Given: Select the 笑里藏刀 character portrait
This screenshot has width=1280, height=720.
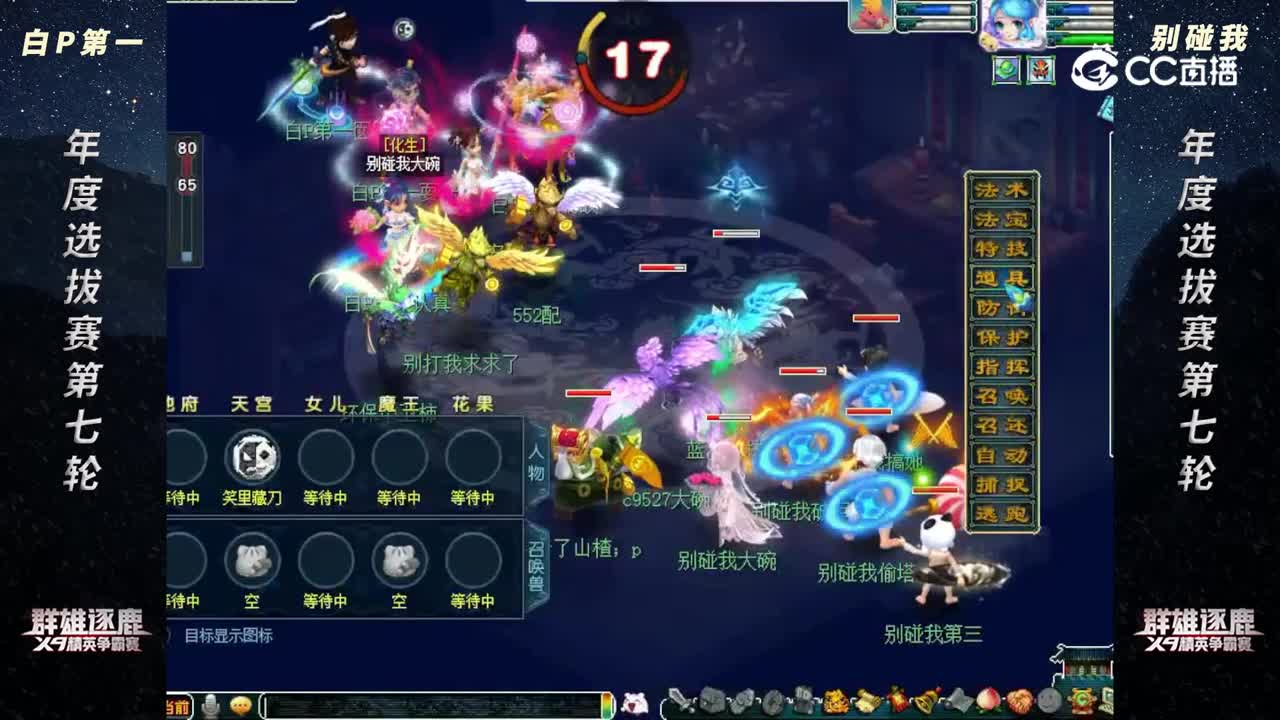Looking at the screenshot, I should click(x=253, y=458).
